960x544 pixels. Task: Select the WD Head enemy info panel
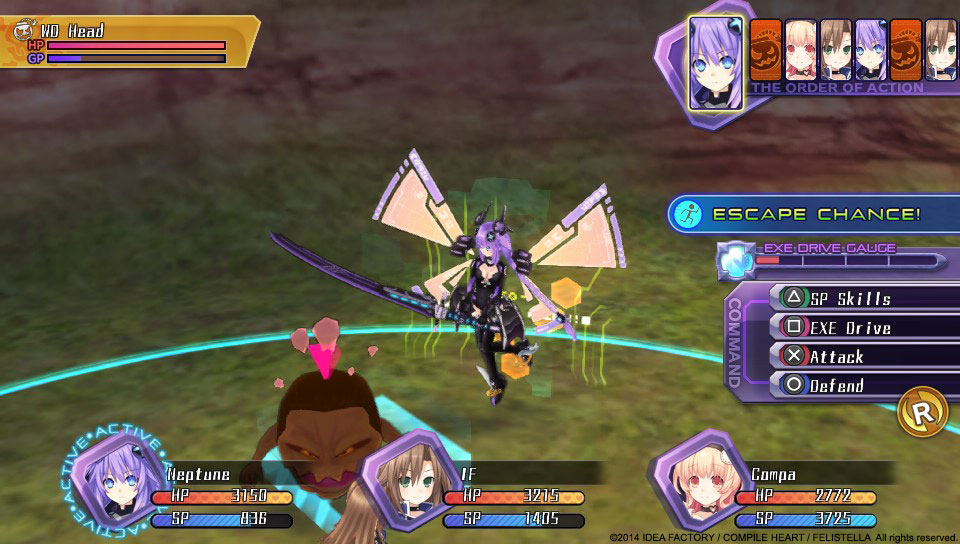click(128, 42)
